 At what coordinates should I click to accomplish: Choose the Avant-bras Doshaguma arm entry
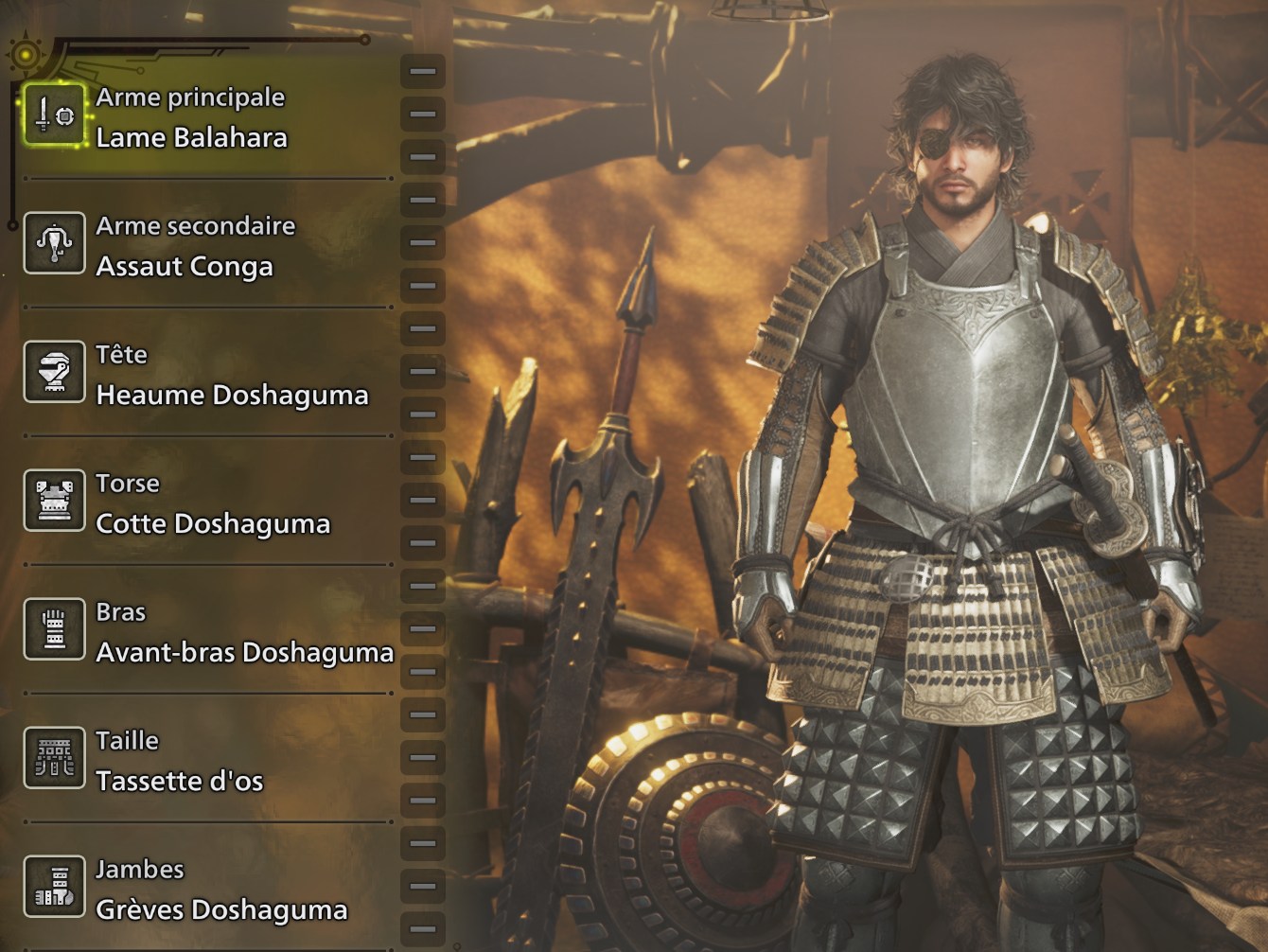coord(244,653)
